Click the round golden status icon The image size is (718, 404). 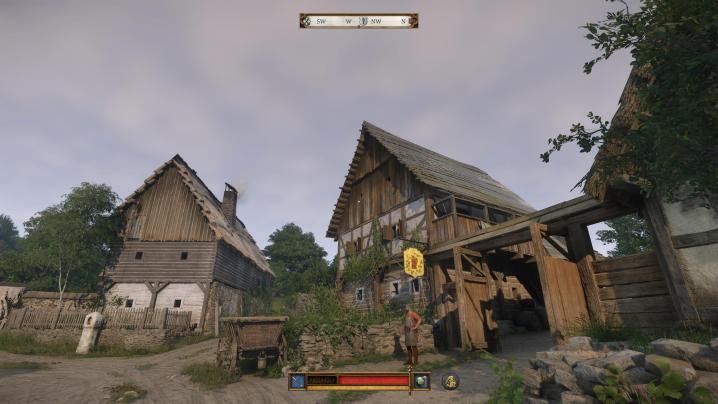click(451, 381)
